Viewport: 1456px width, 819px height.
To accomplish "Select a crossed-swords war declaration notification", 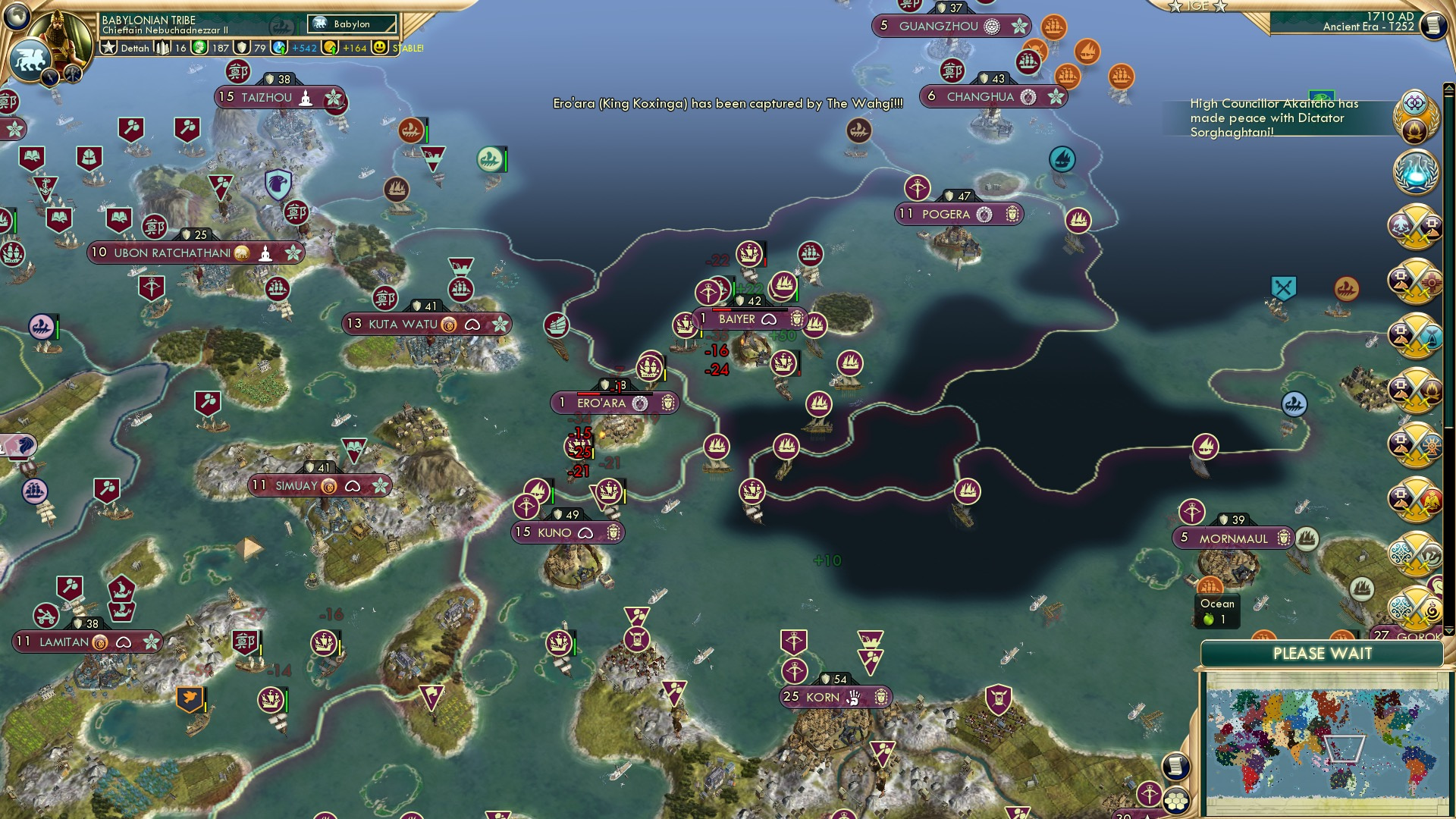I will (x=1415, y=224).
